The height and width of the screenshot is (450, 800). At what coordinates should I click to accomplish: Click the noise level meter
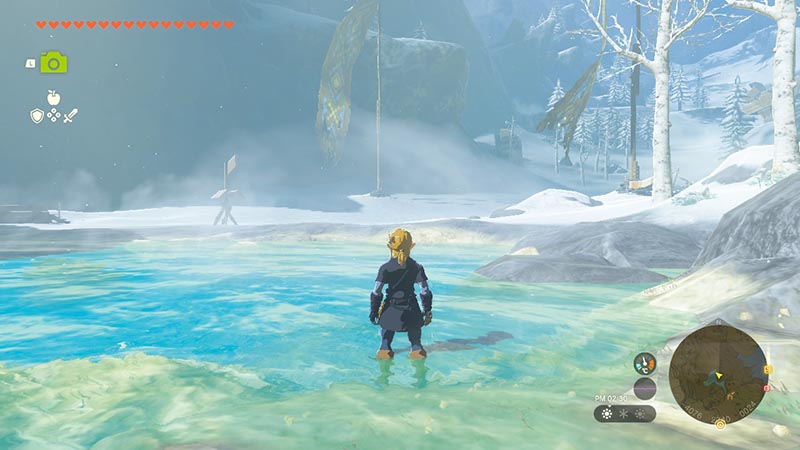coord(645,388)
